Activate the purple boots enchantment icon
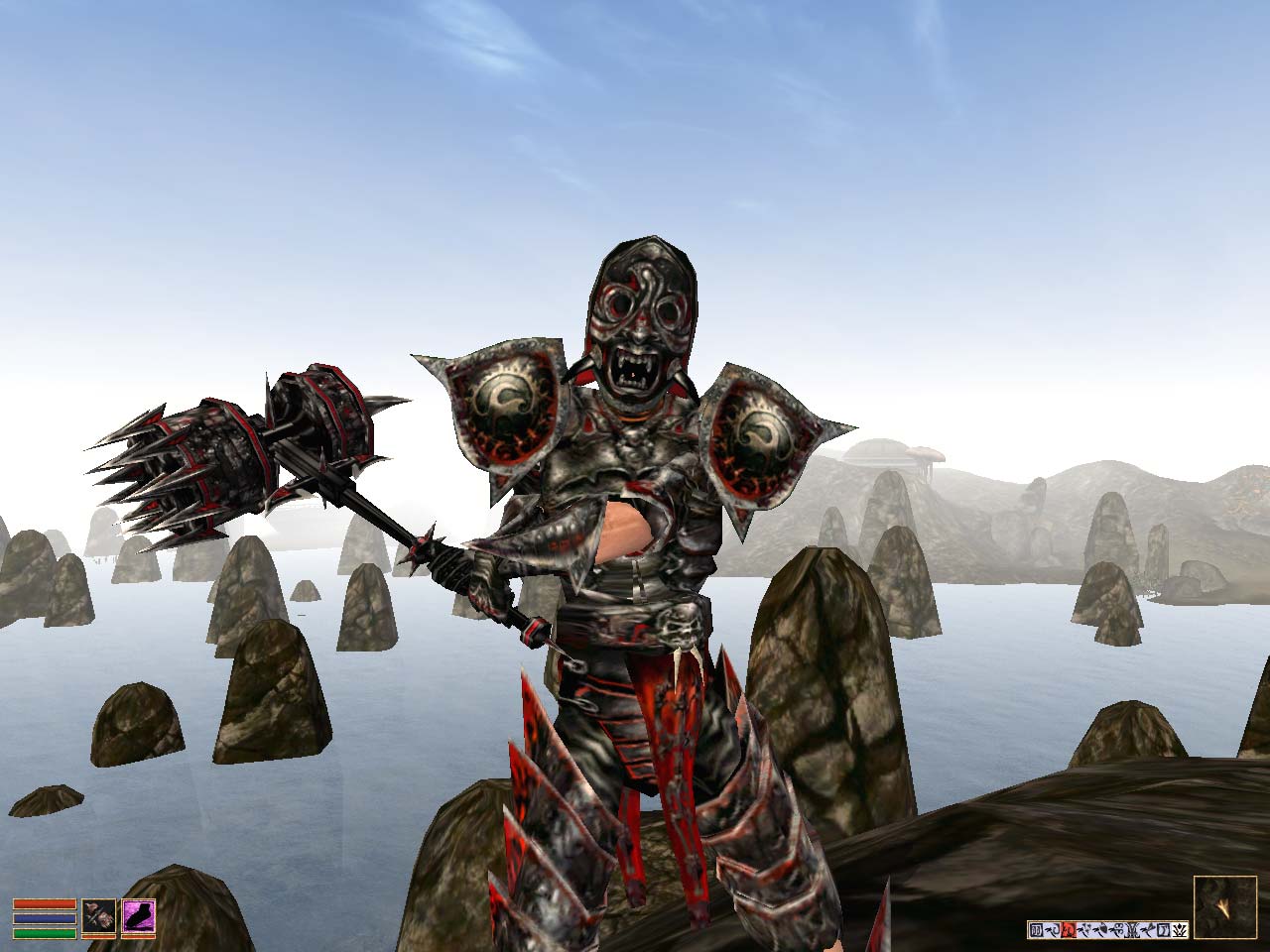The image size is (1270, 952). (139, 915)
